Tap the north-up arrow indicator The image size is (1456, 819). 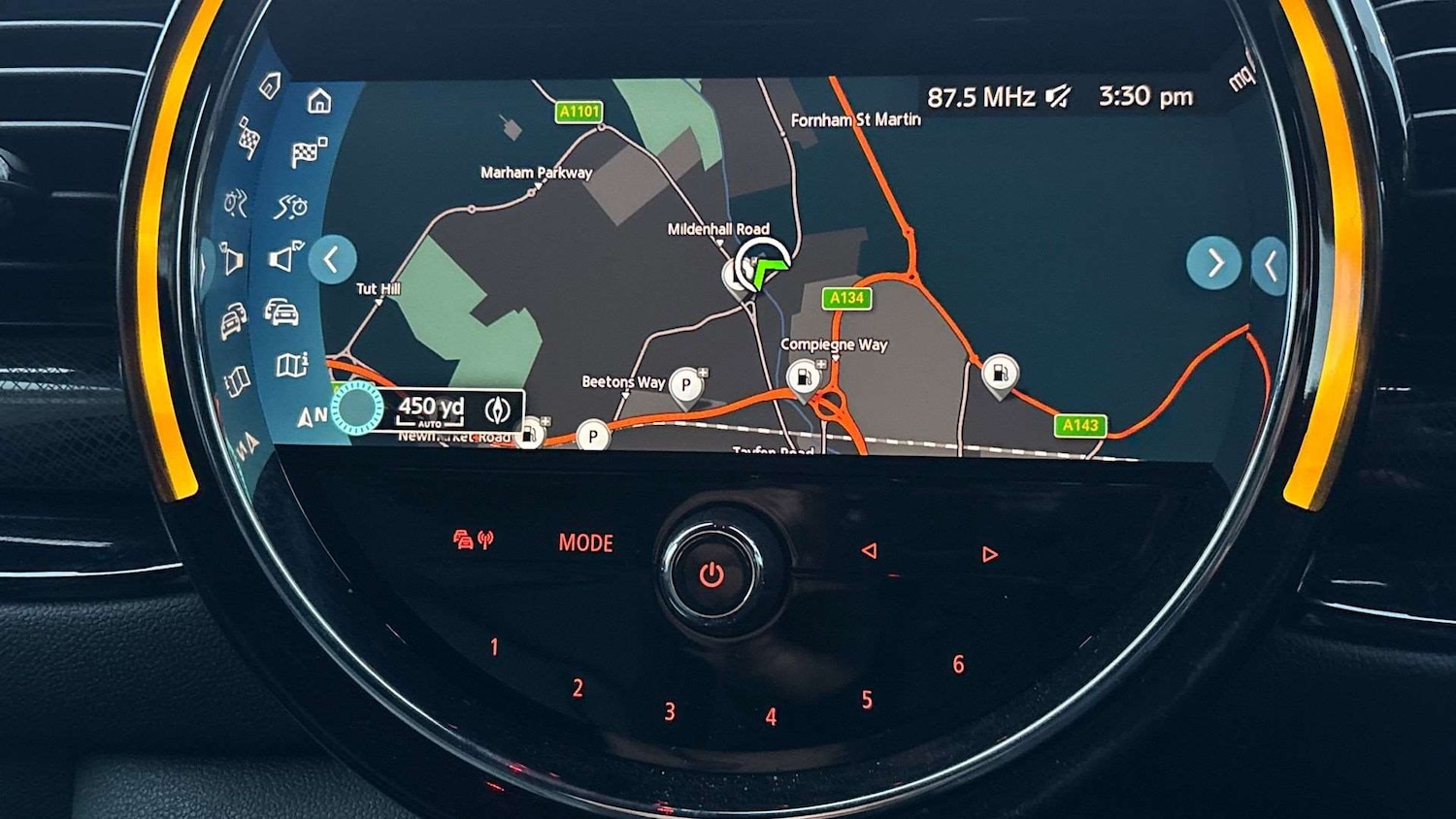[311, 417]
